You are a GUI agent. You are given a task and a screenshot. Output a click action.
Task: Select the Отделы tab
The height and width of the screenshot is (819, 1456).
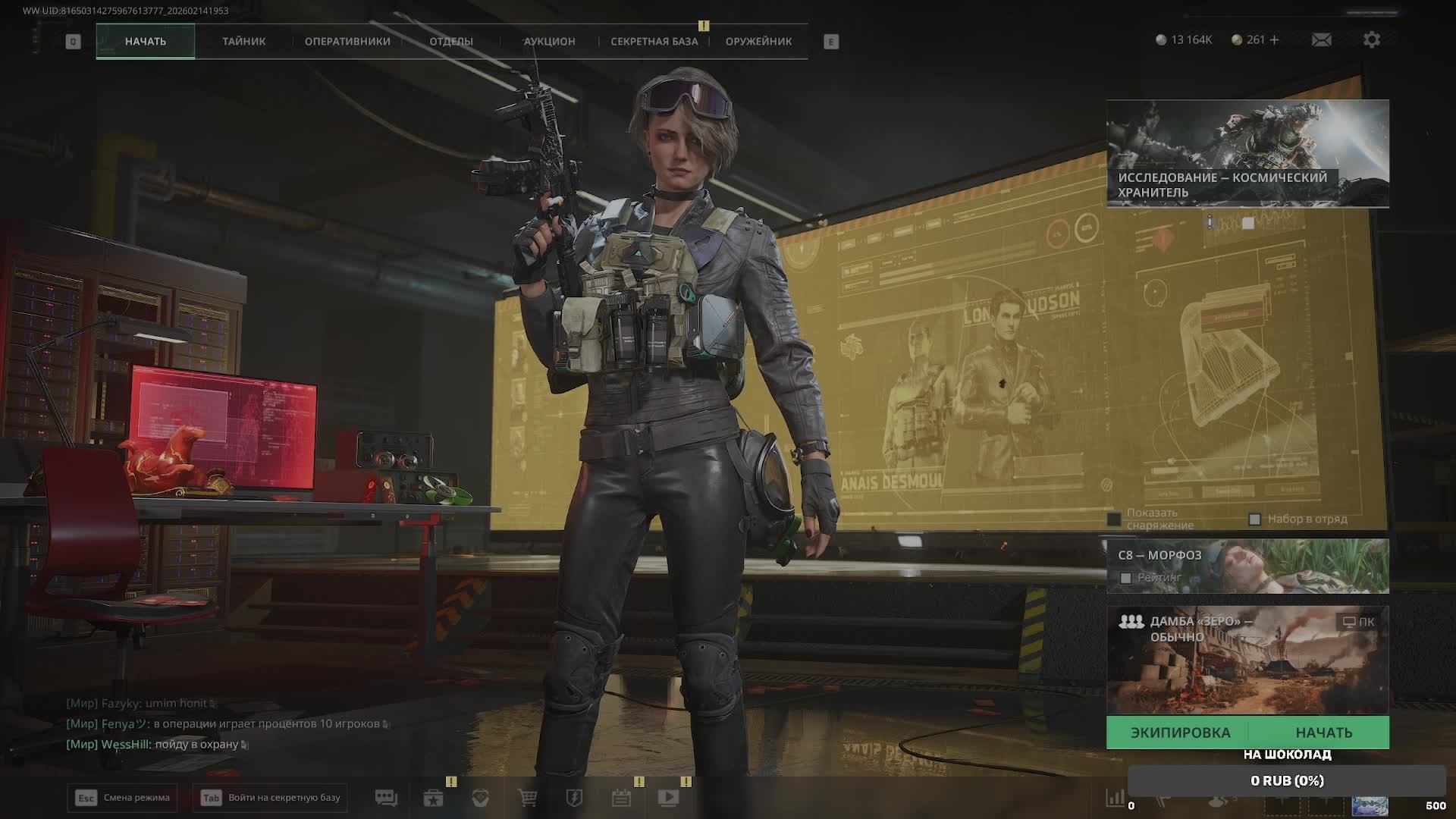pos(451,42)
